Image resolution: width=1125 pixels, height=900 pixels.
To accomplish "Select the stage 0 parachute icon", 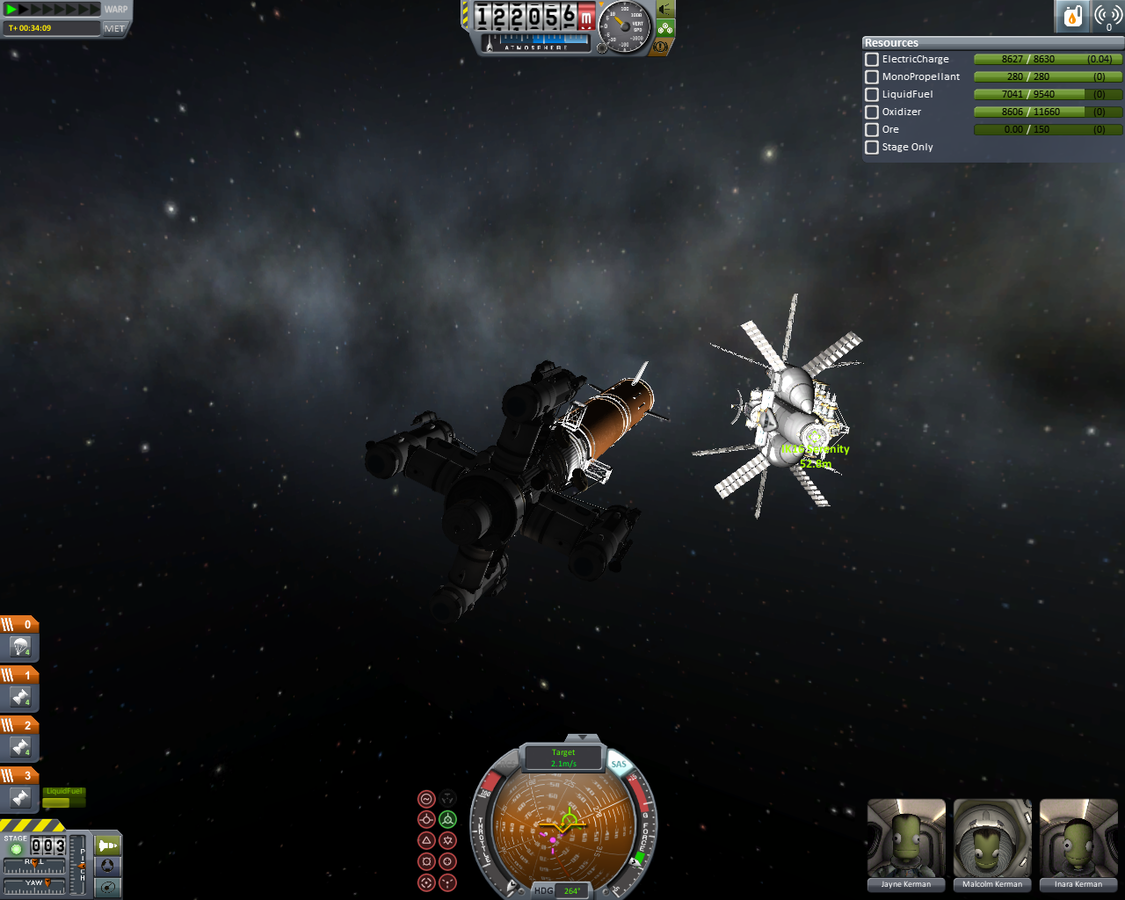I will click(x=21, y=647).
